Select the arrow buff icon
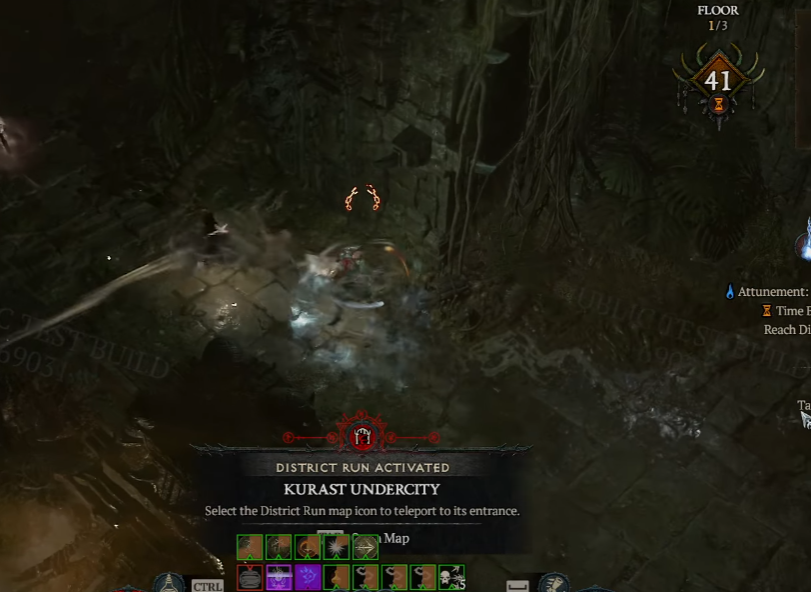This screenshot has height=592, width=811. [365, 547]
